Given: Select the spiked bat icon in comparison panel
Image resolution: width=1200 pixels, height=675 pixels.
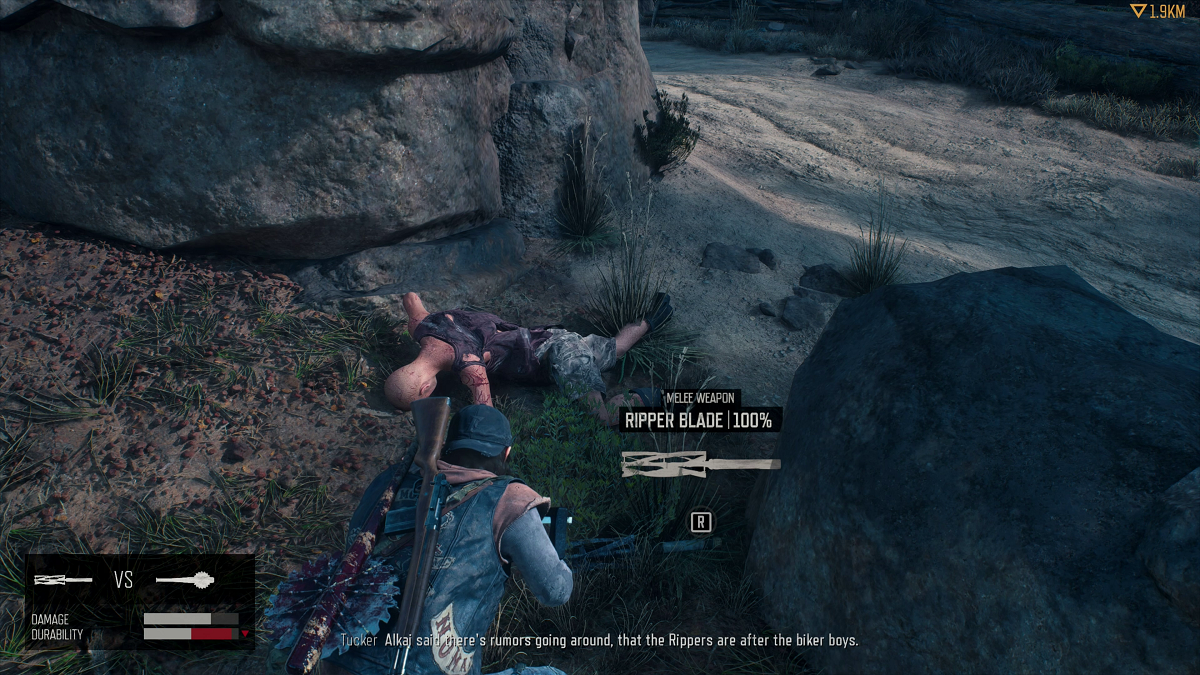Looking at the screenshot, I should point(186,580).
